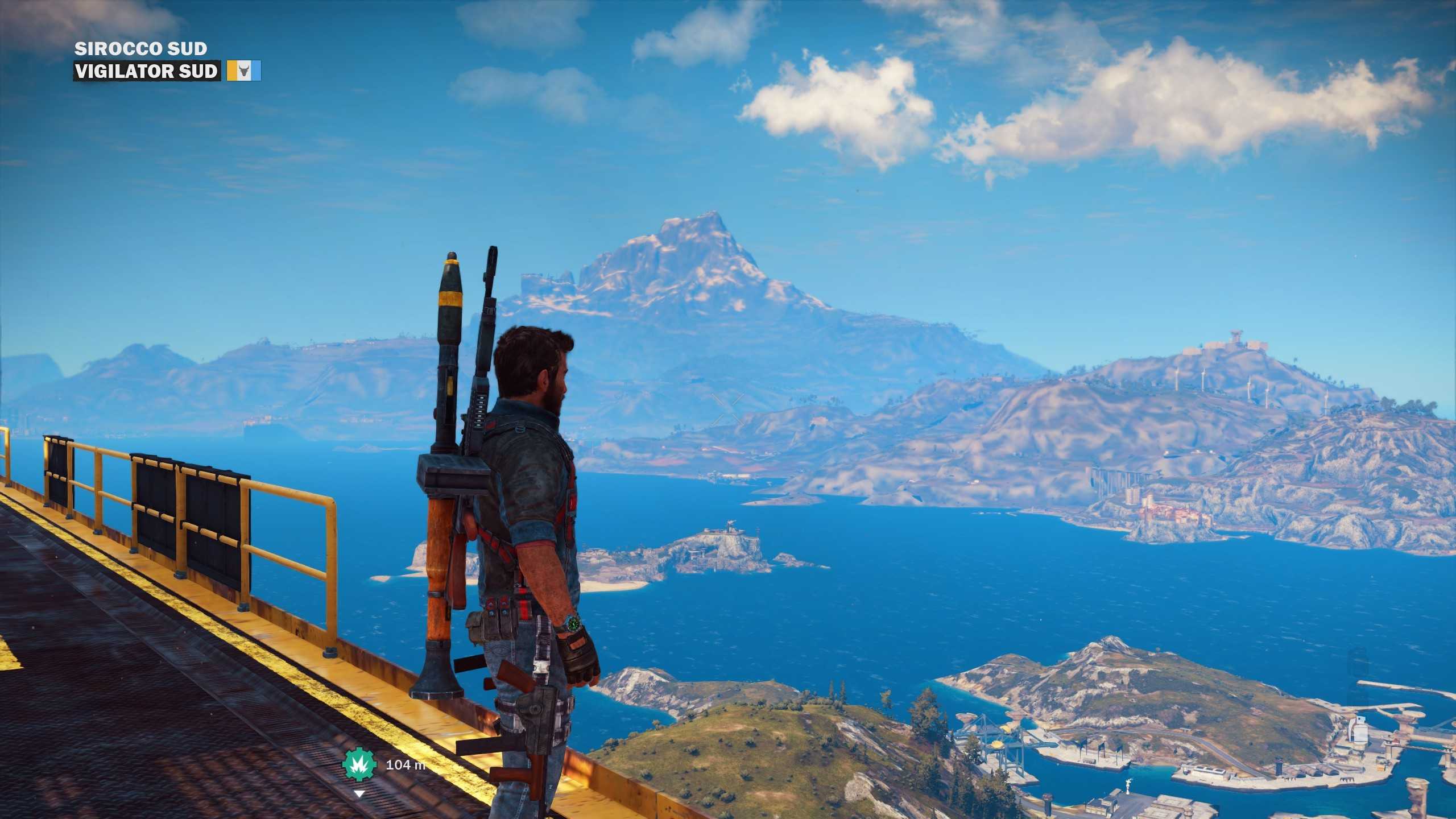The height and width of the screenshot is (819, 1456).
Task: Click the faction flag icon beside Vigilator Sud
Action: pos(244,71)
